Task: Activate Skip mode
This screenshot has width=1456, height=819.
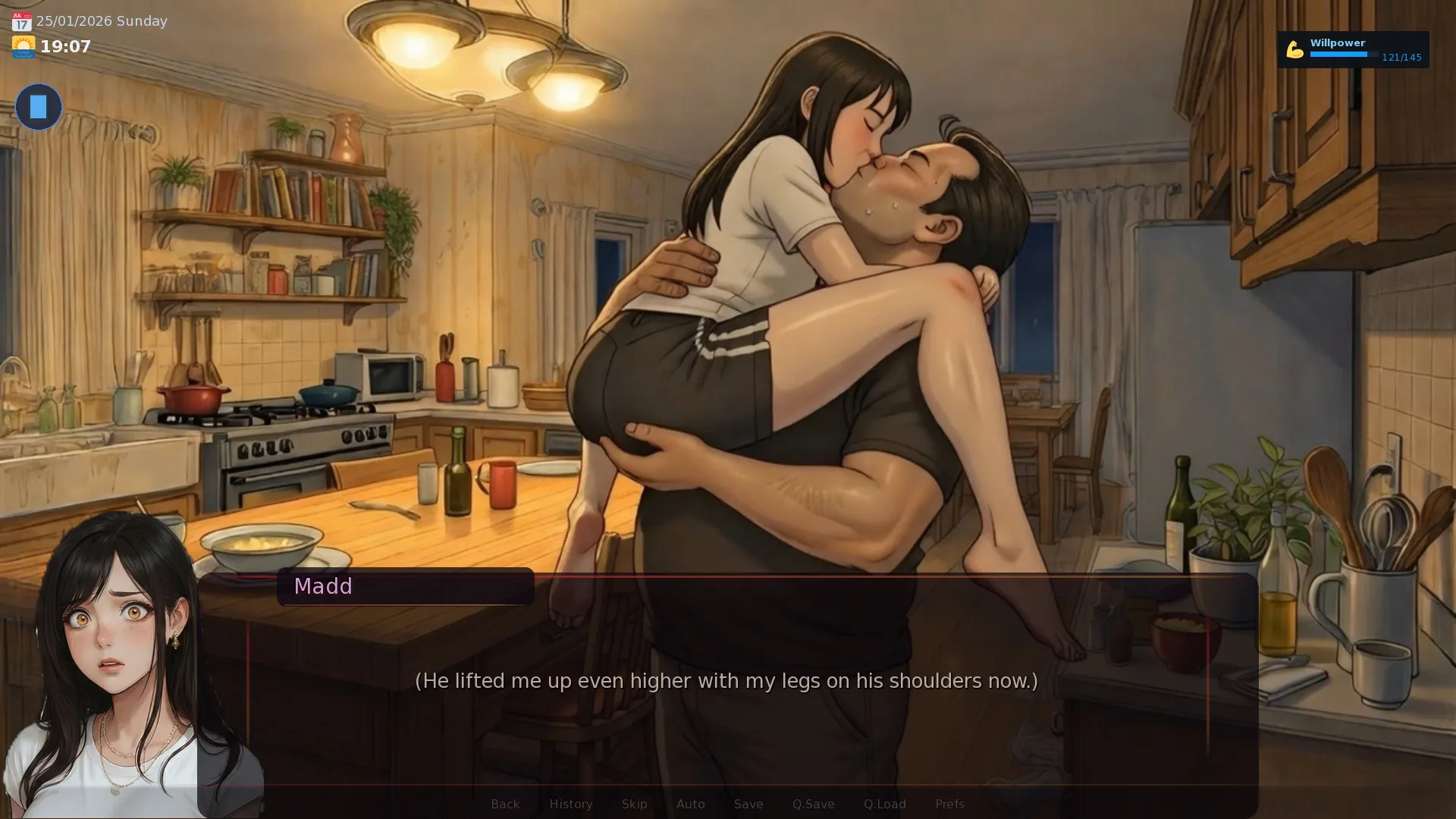Action: [x=634, y=804]
